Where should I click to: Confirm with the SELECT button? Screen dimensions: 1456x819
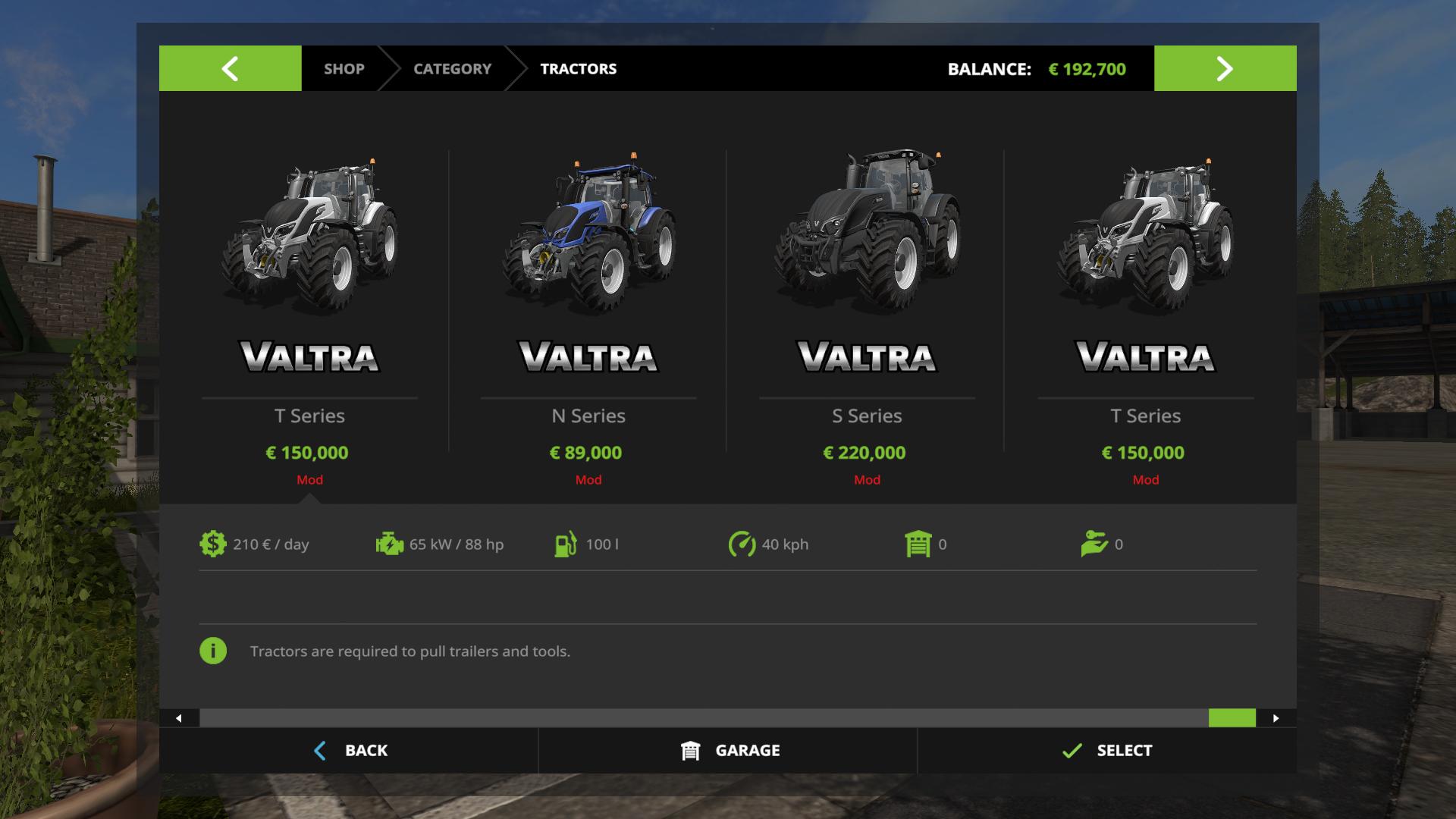[1107, 751]
